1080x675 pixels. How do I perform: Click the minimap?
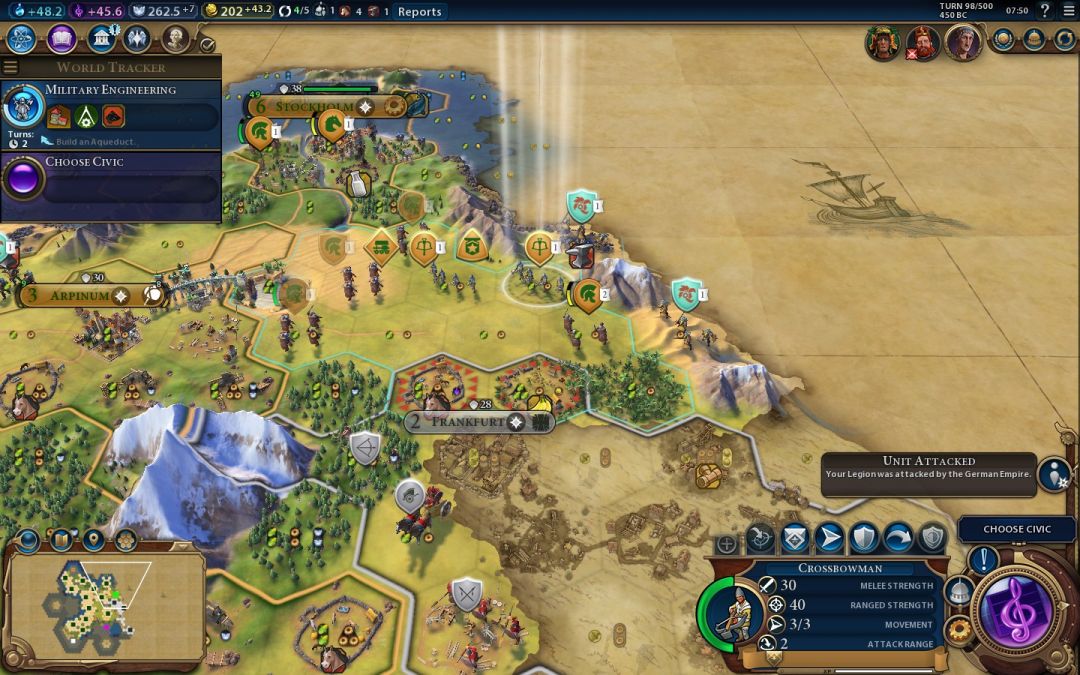click(x=105, y=604)
